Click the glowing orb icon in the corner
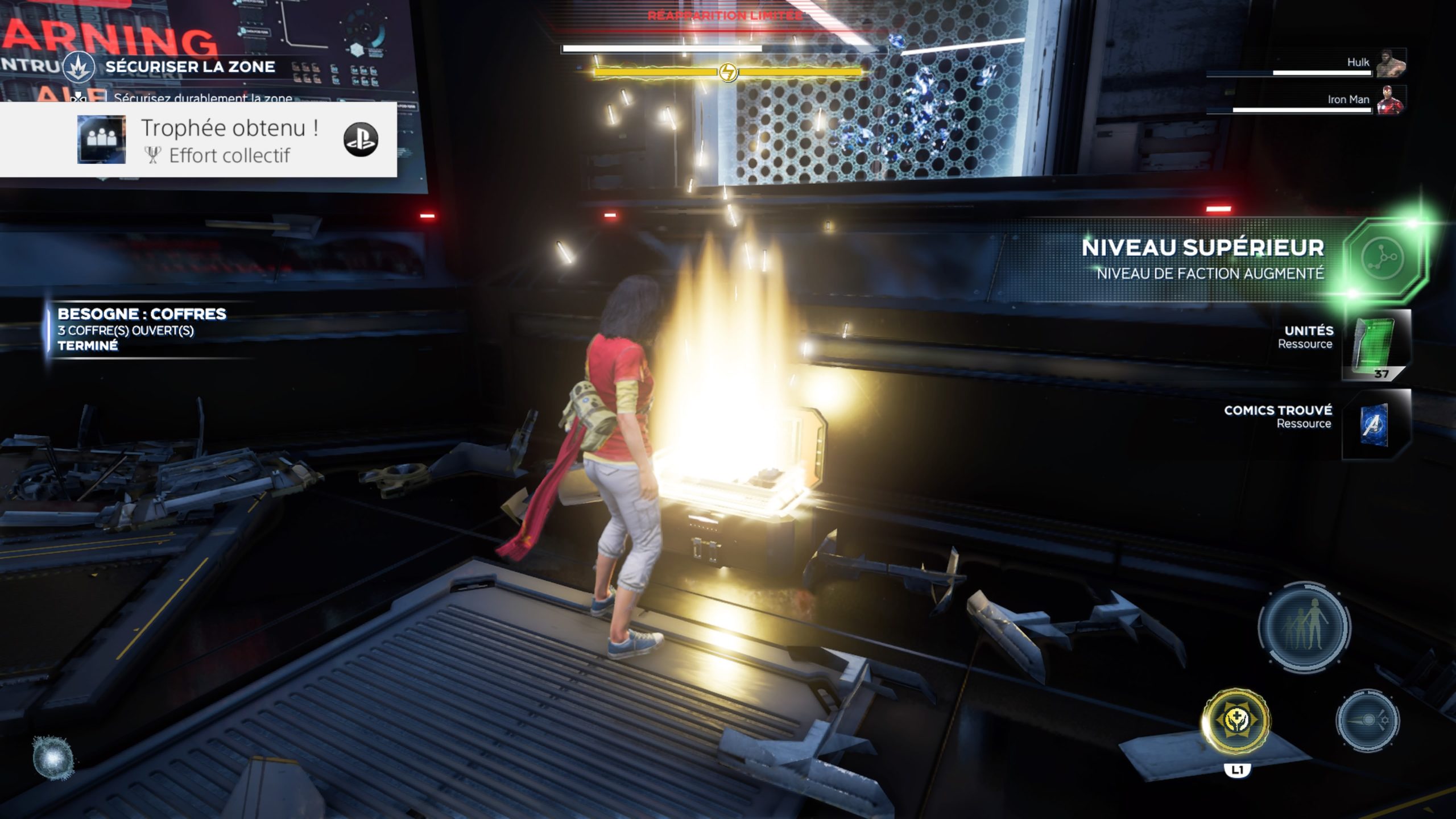1456x819 pixels. (53, 758)
